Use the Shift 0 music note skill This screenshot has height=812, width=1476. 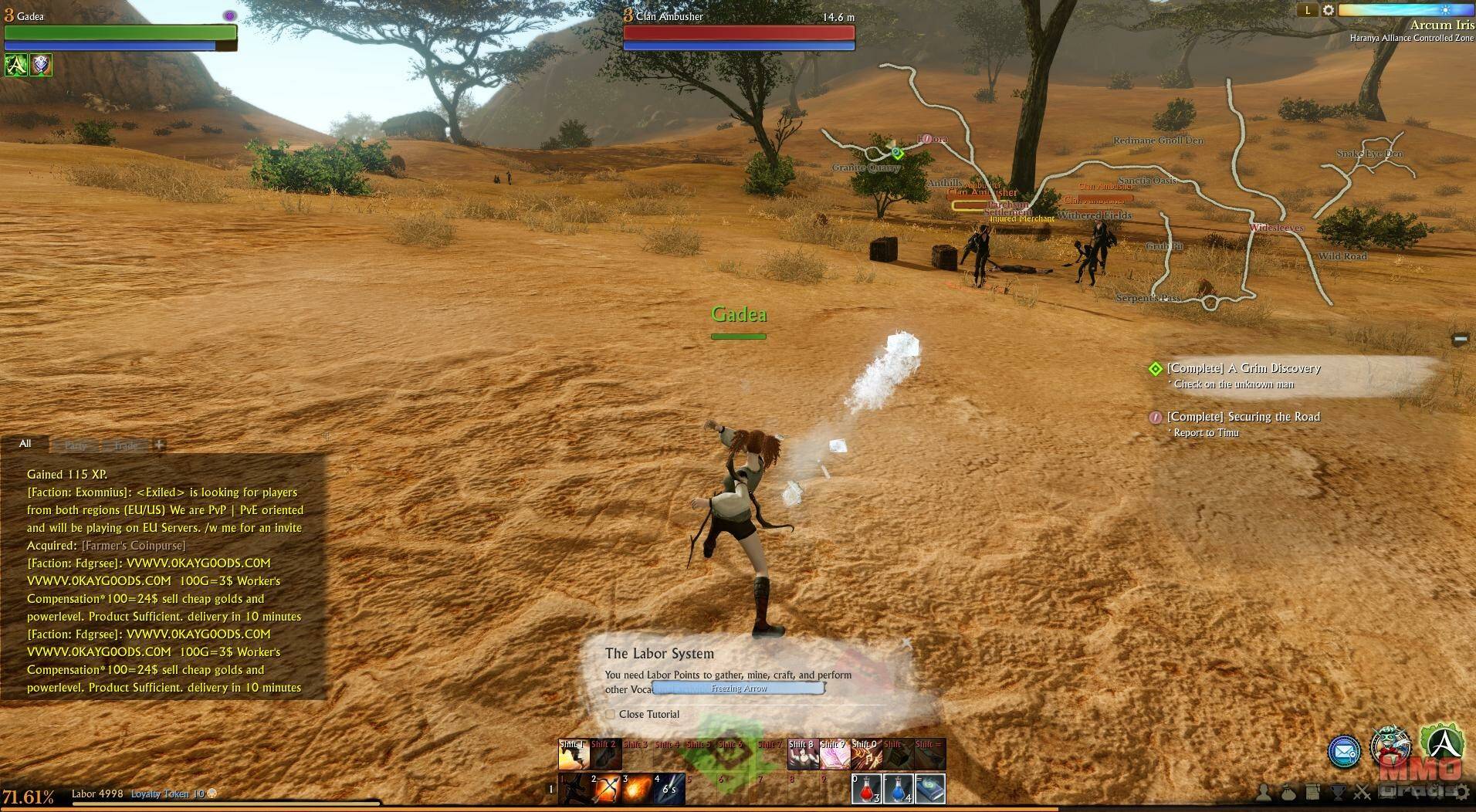point(866,755)
